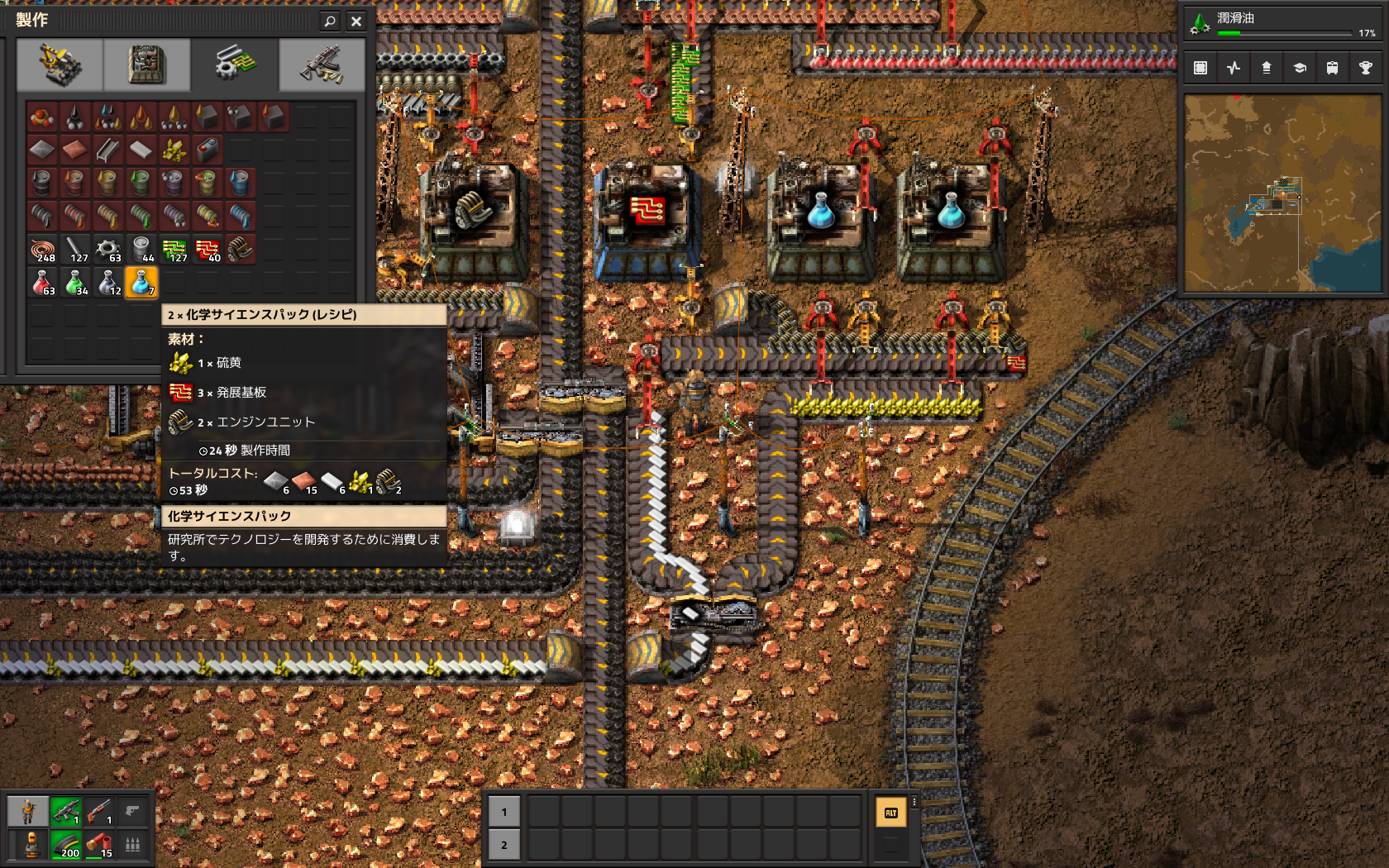This screenshot has width=1389, height=868.
Task: Toggle the ALT info mode button
Action: [x=890, y=813]
